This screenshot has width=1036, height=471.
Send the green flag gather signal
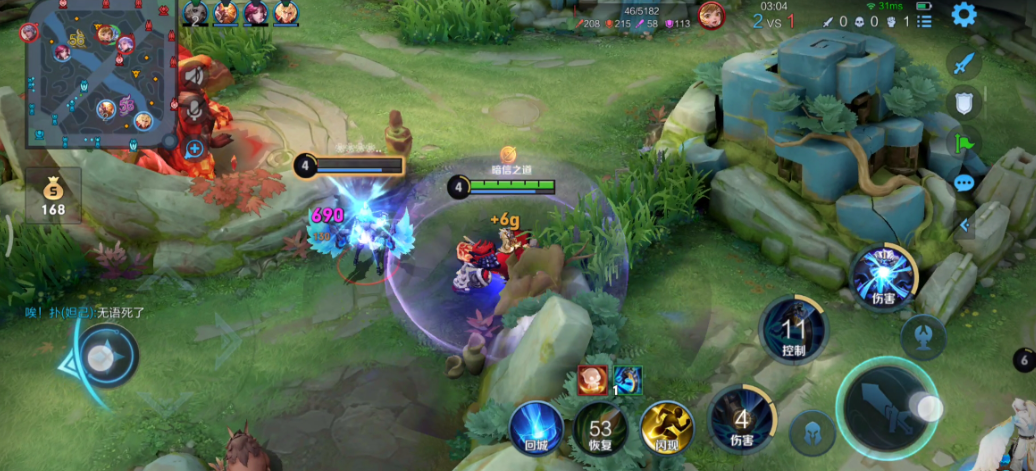point(964,142)
